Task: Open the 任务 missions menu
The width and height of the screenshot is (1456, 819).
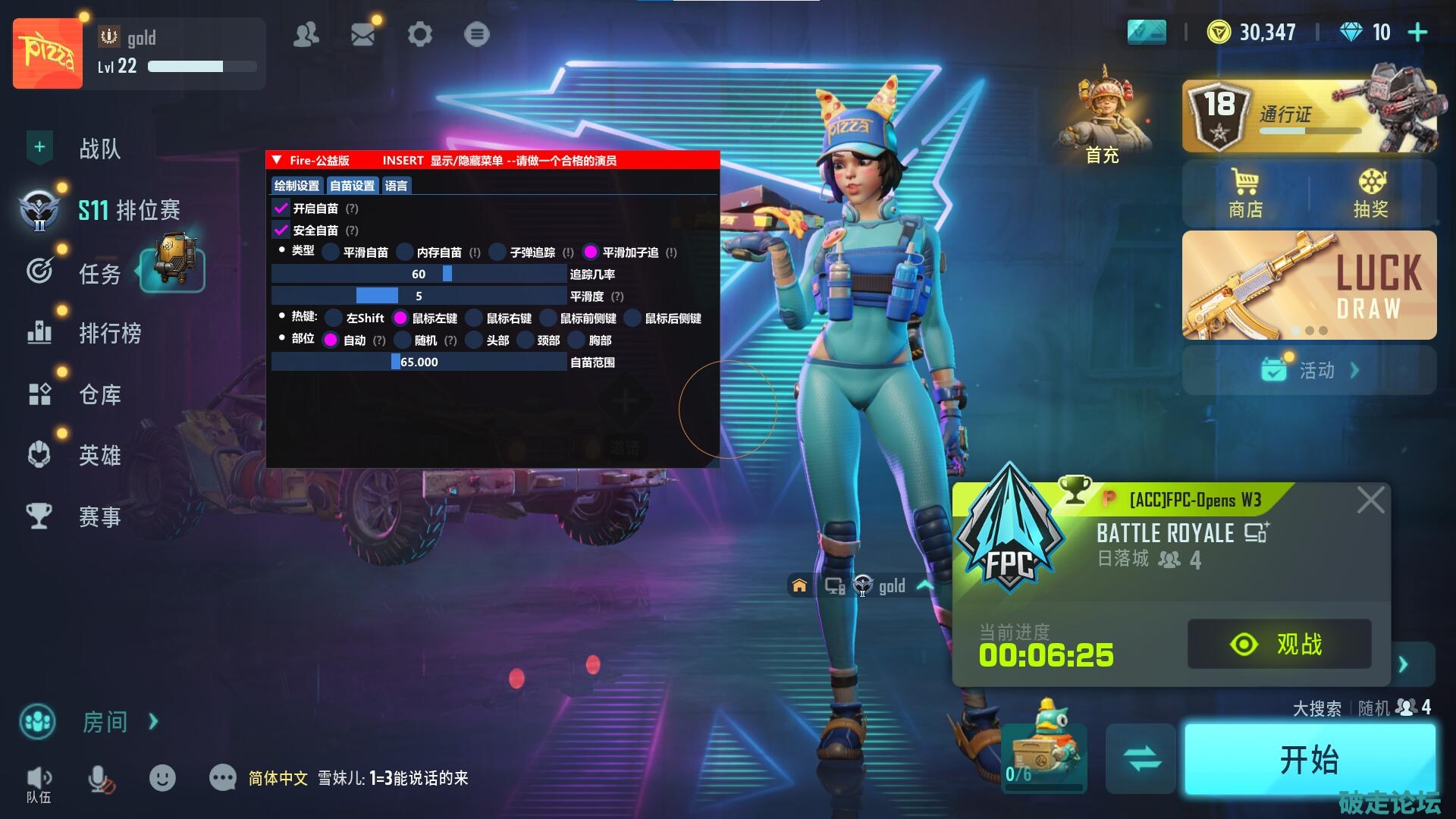Action: [x=99, y=273]
